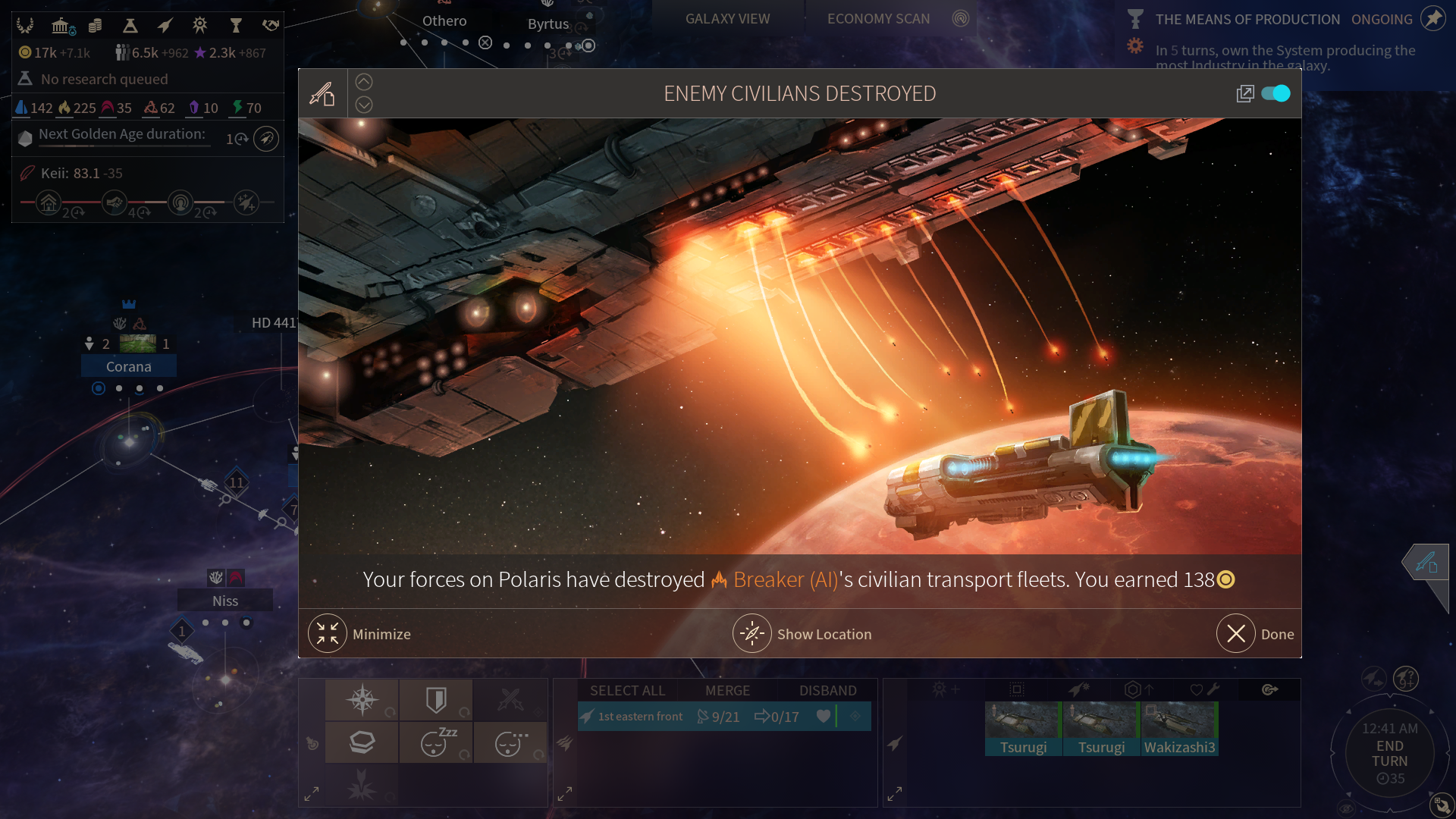Pin The Means of Production quest

click(1432, 19)
